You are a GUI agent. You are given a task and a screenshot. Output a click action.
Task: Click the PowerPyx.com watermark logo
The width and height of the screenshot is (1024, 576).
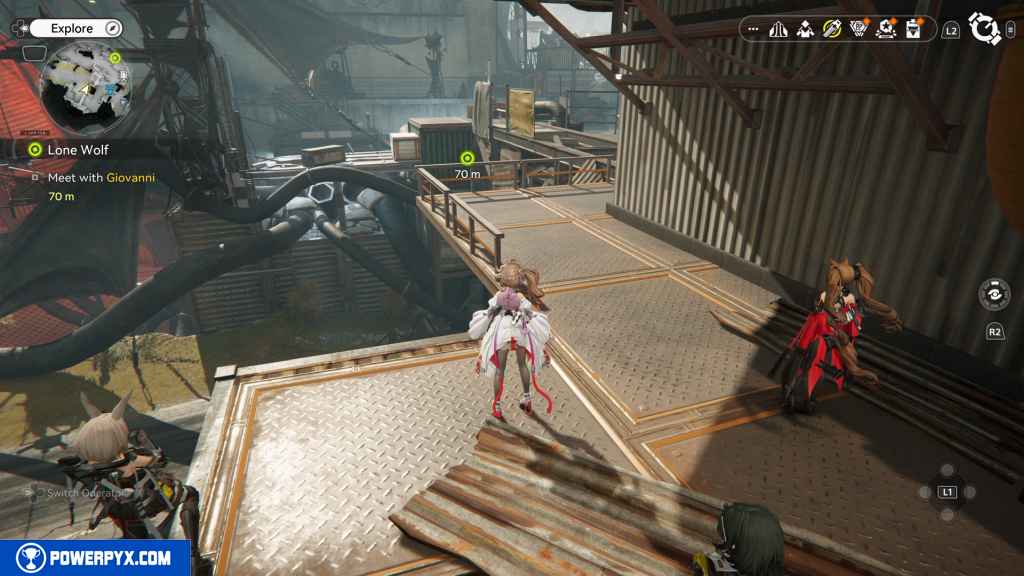(95, 558)
